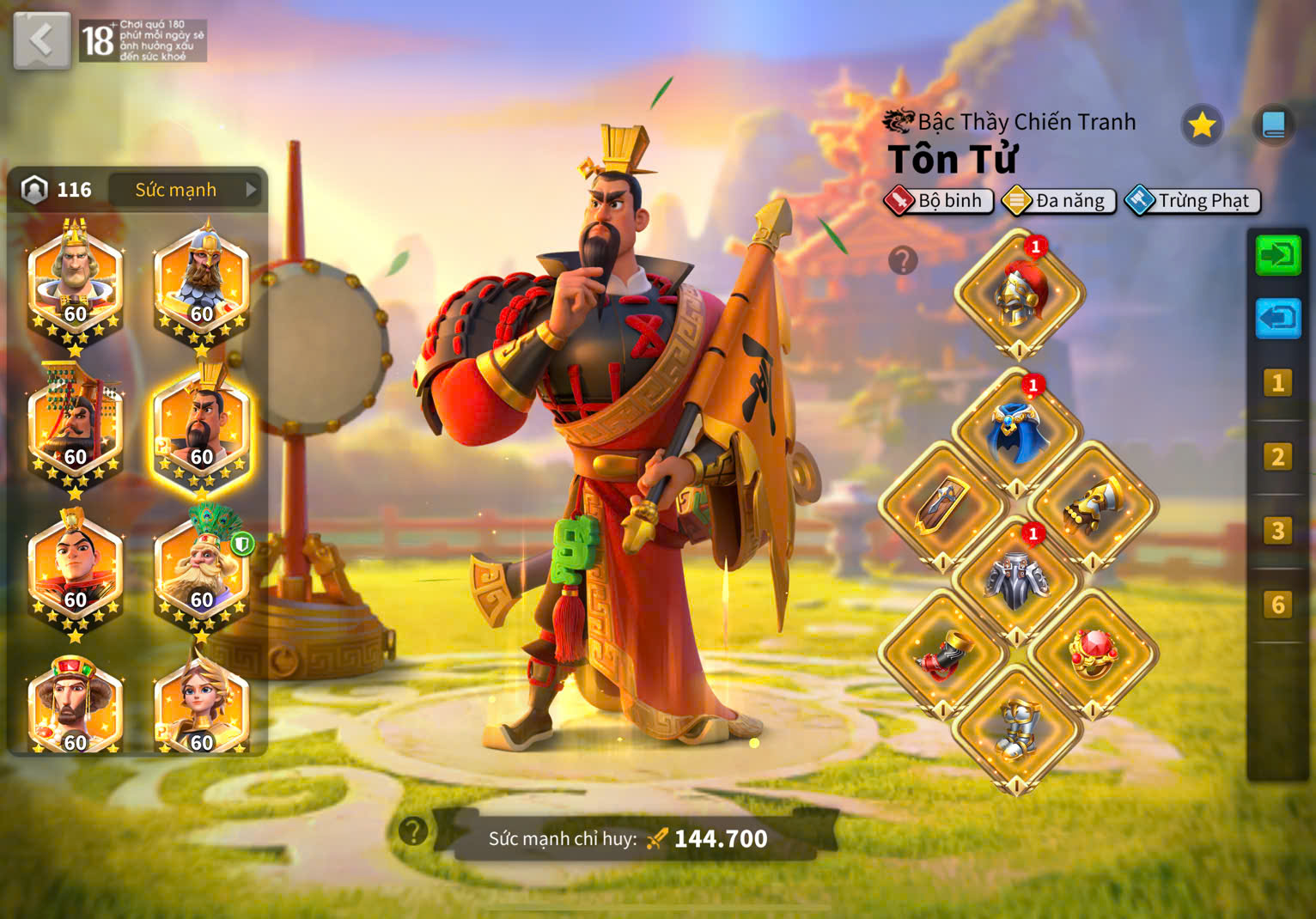The height and width of the screenshot is (919, 1316).
Task: Click the green equip-arrow button
Action: [x=1278, y=255]
